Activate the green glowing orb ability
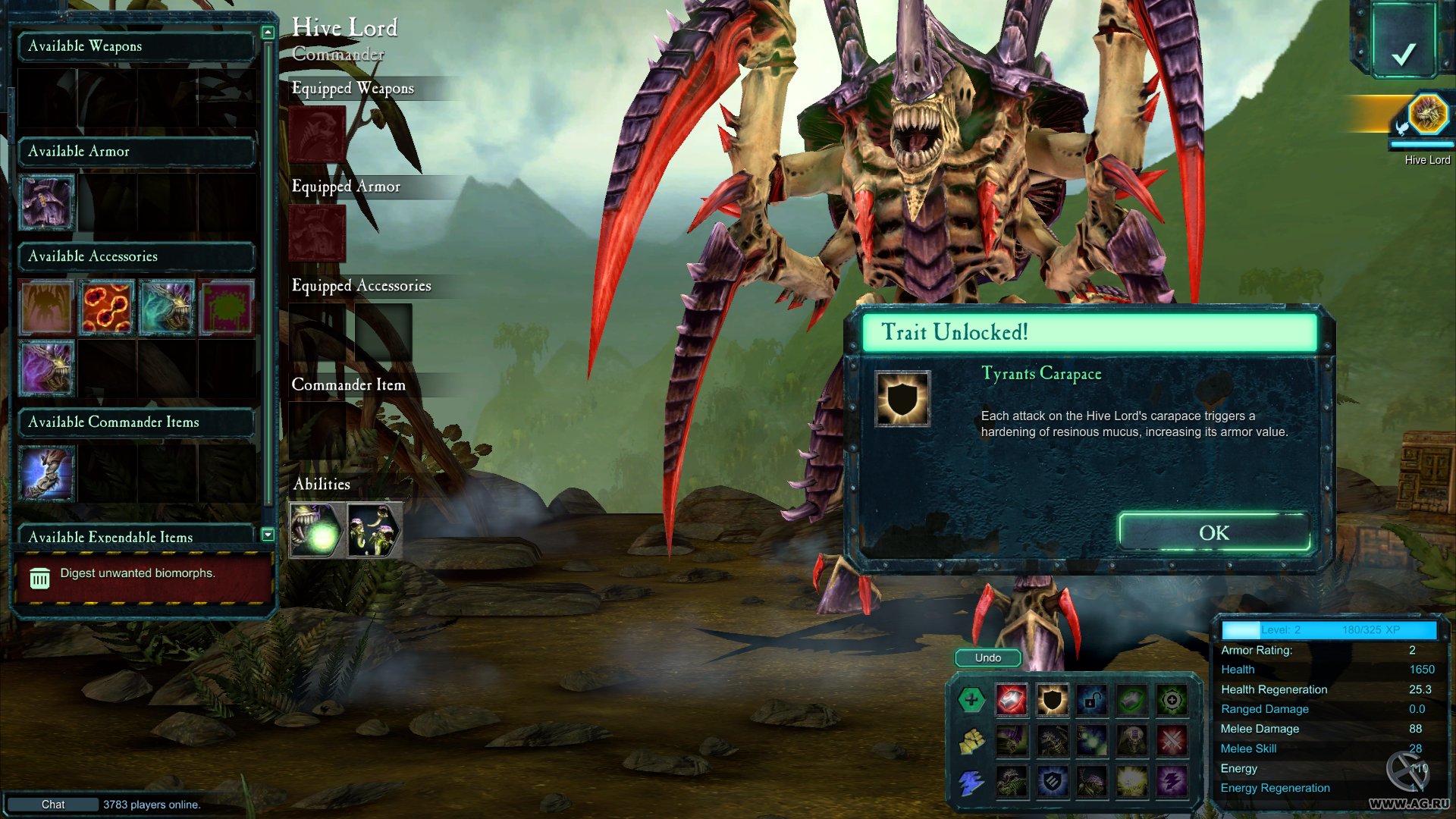Viewport: 1456px width, 819px height. coord(317,531)
